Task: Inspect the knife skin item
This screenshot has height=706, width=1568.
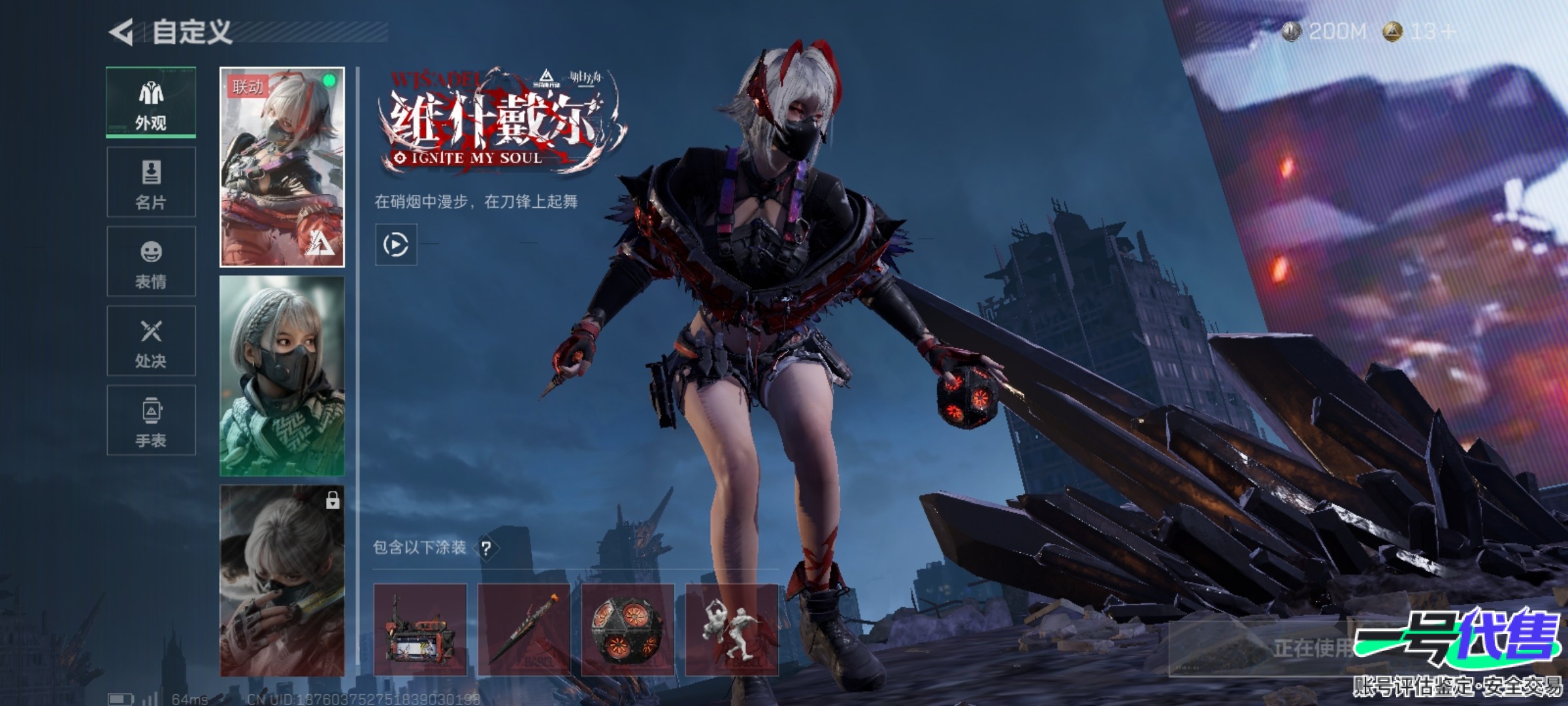Action: 524,630
